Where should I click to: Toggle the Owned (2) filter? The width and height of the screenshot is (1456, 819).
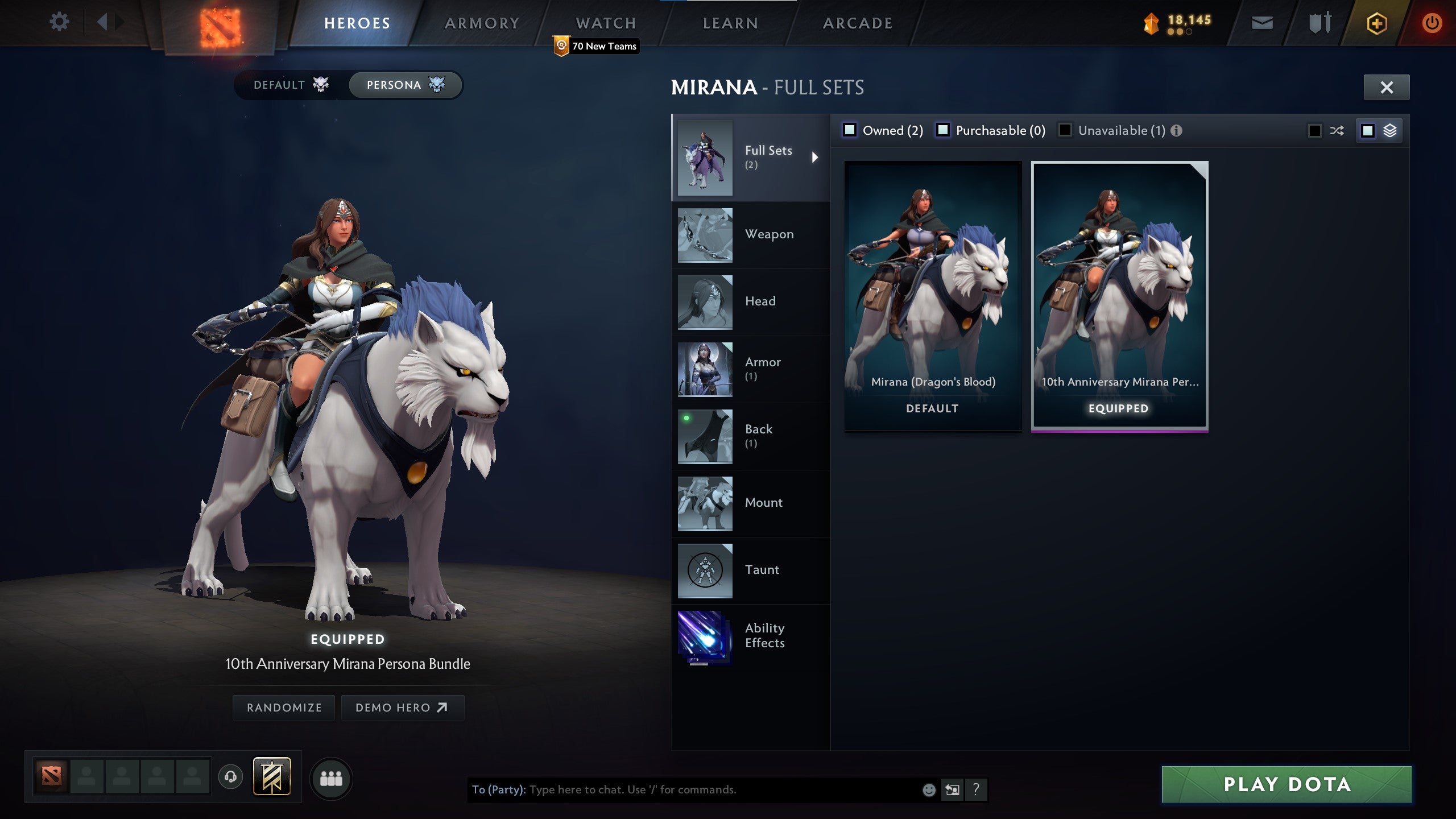pyautogui.click(x=851, y=130)
